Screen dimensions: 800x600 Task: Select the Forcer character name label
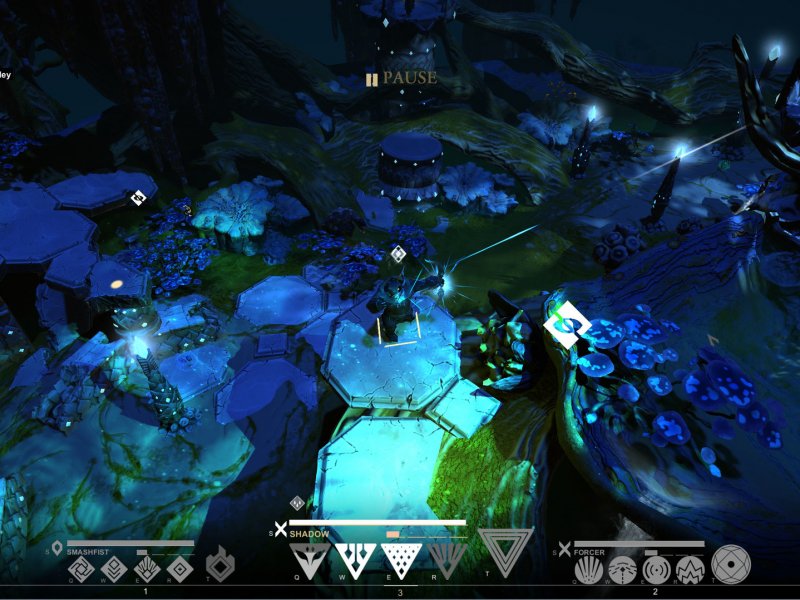[588, 551]
